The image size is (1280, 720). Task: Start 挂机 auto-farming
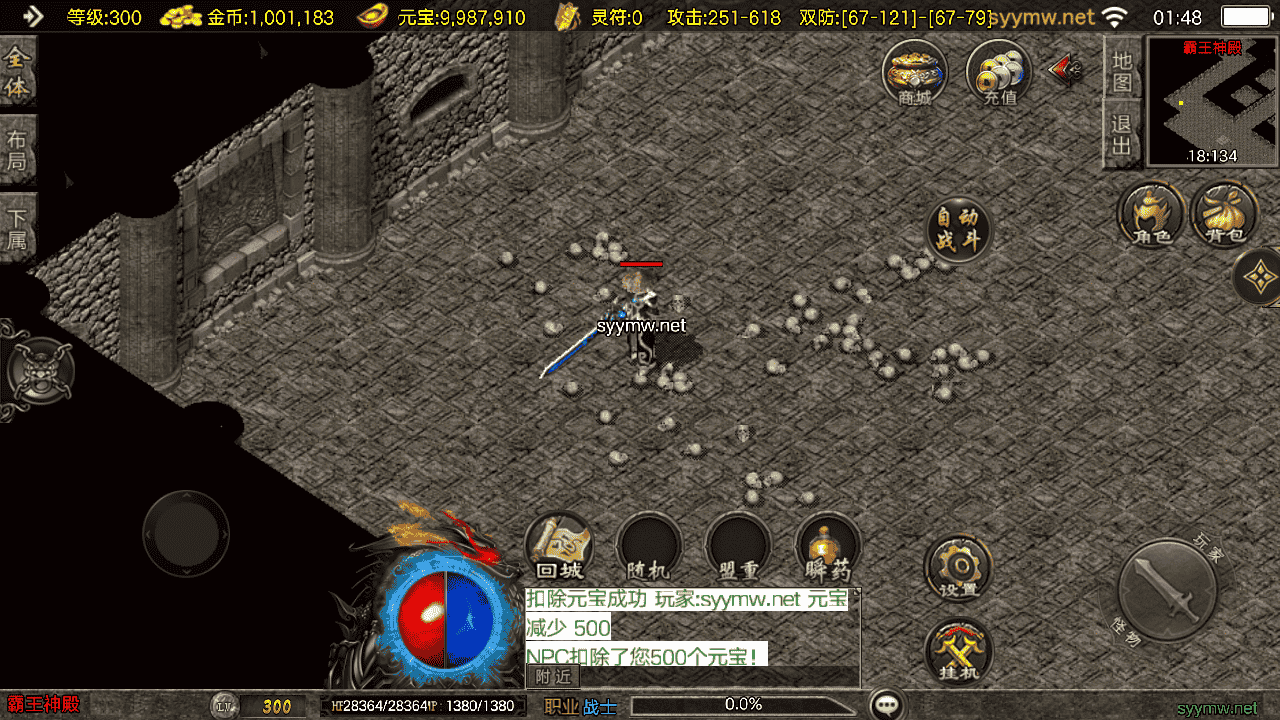[x=958, y=652]
